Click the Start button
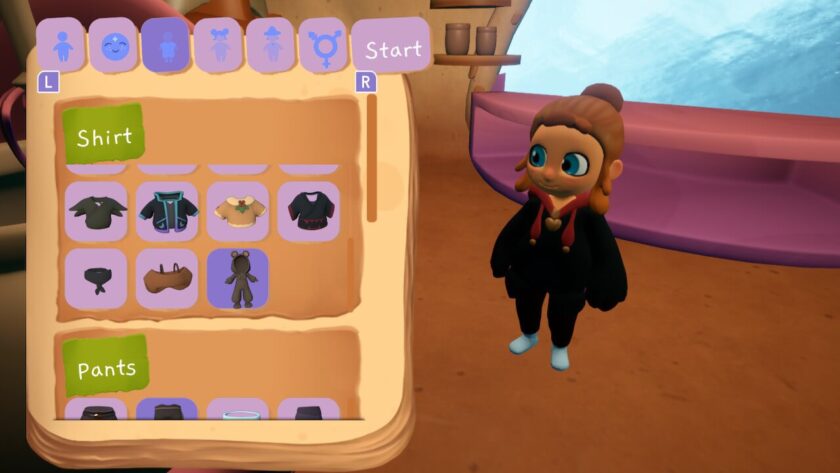This screenshot has height=473, width=840. 391,48
